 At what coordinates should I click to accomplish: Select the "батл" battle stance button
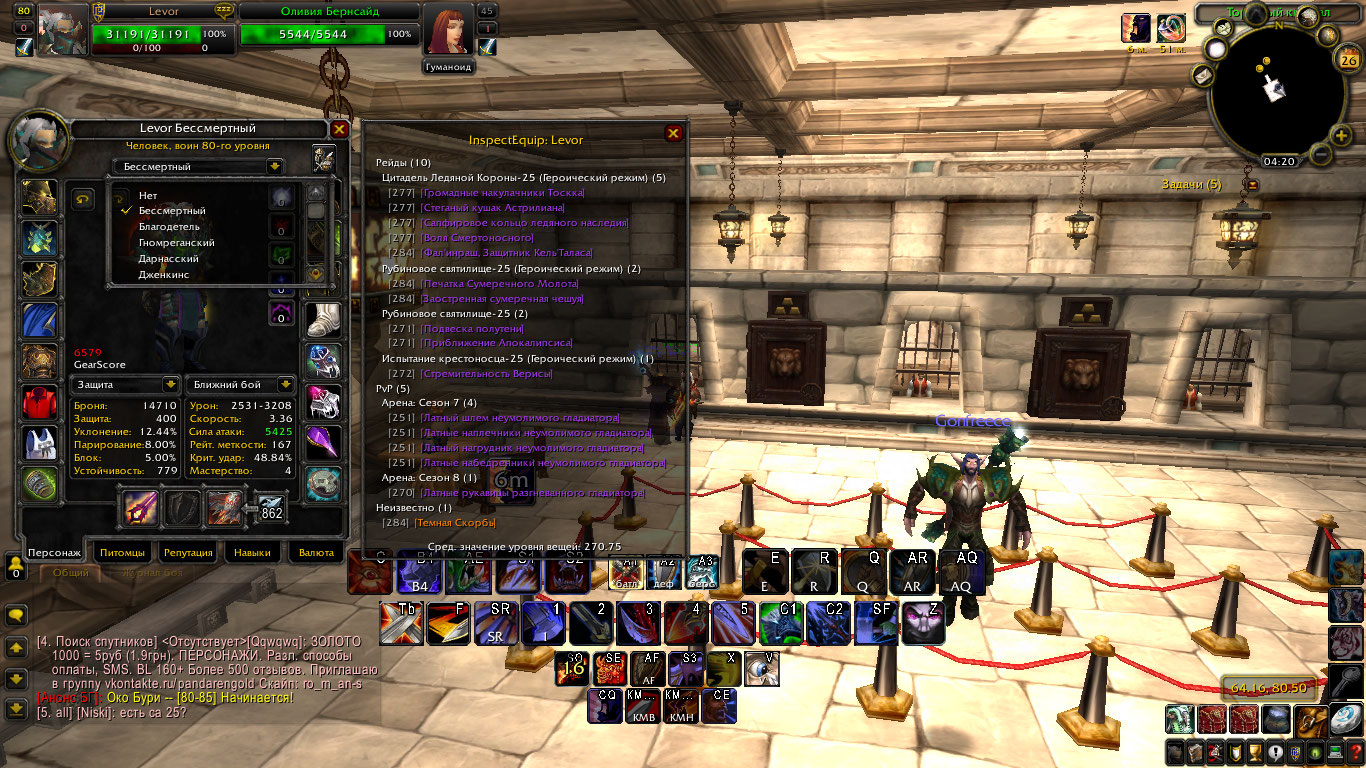click(x=627, y=572)
